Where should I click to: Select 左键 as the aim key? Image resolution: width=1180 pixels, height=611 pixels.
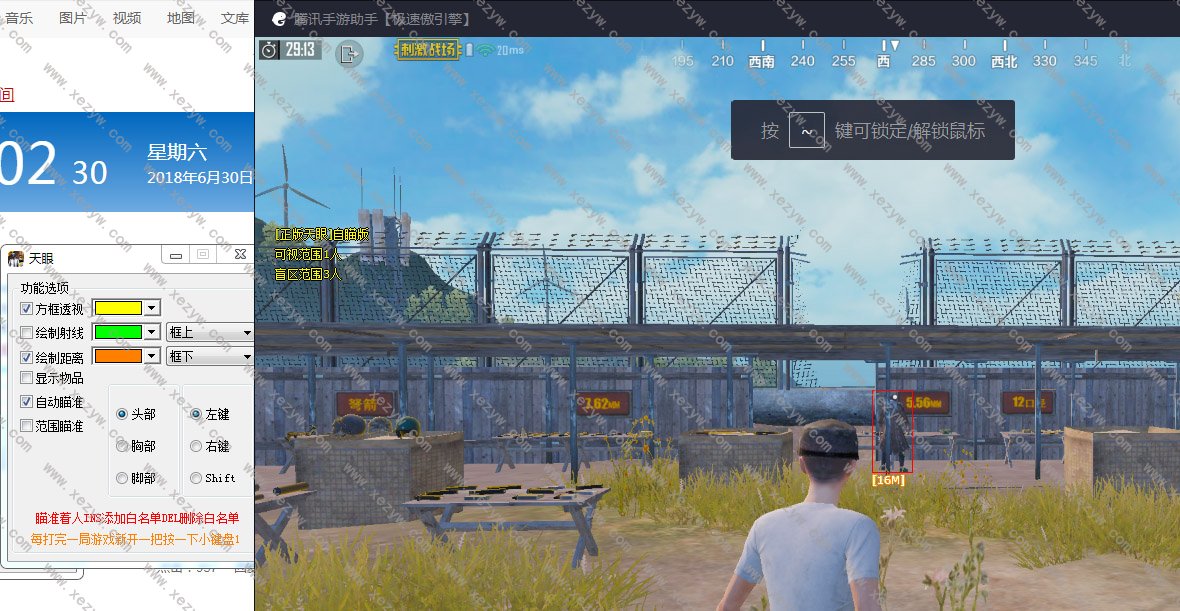click(196, 414)
